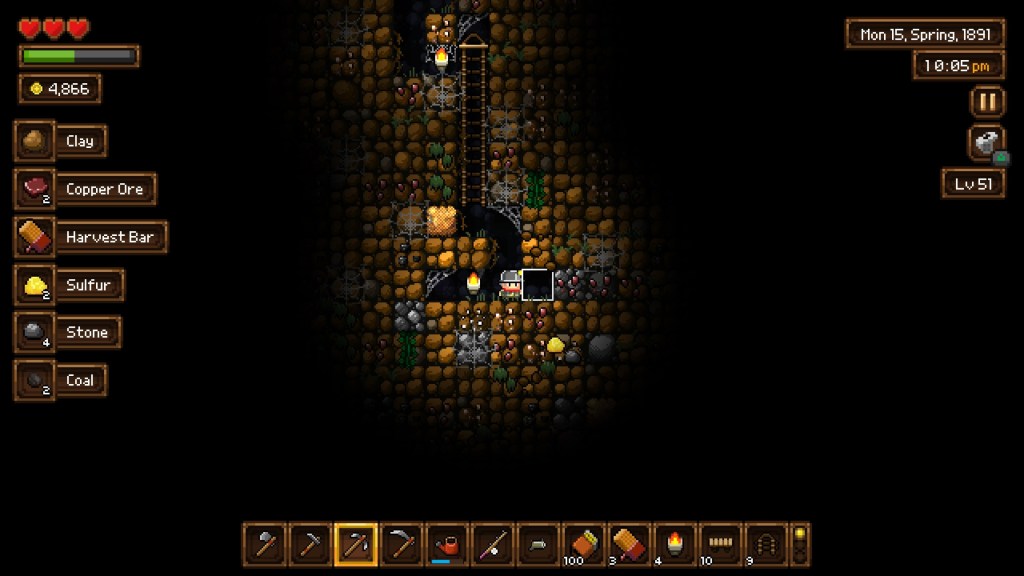1024x576 pixels.
Task: Choose the highlighted pickaxe slot
Action: click(356, 545)
